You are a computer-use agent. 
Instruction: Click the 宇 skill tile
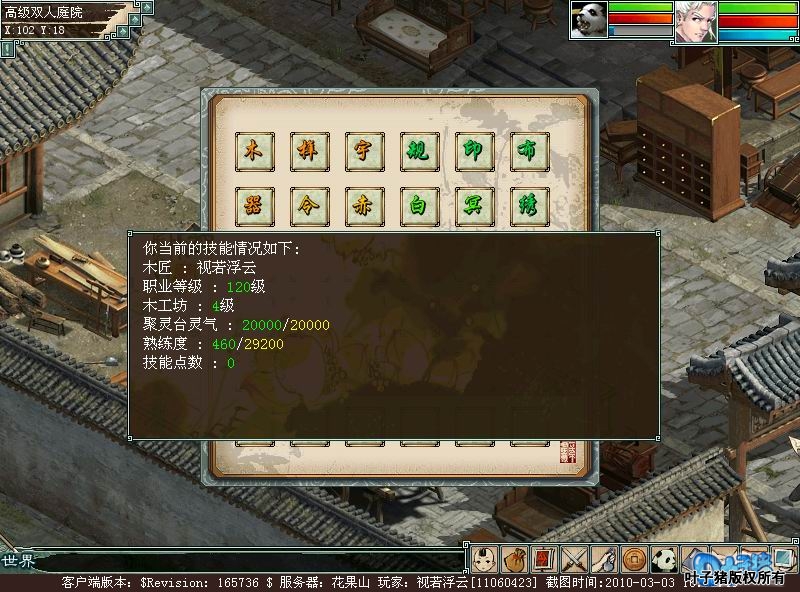363,150
